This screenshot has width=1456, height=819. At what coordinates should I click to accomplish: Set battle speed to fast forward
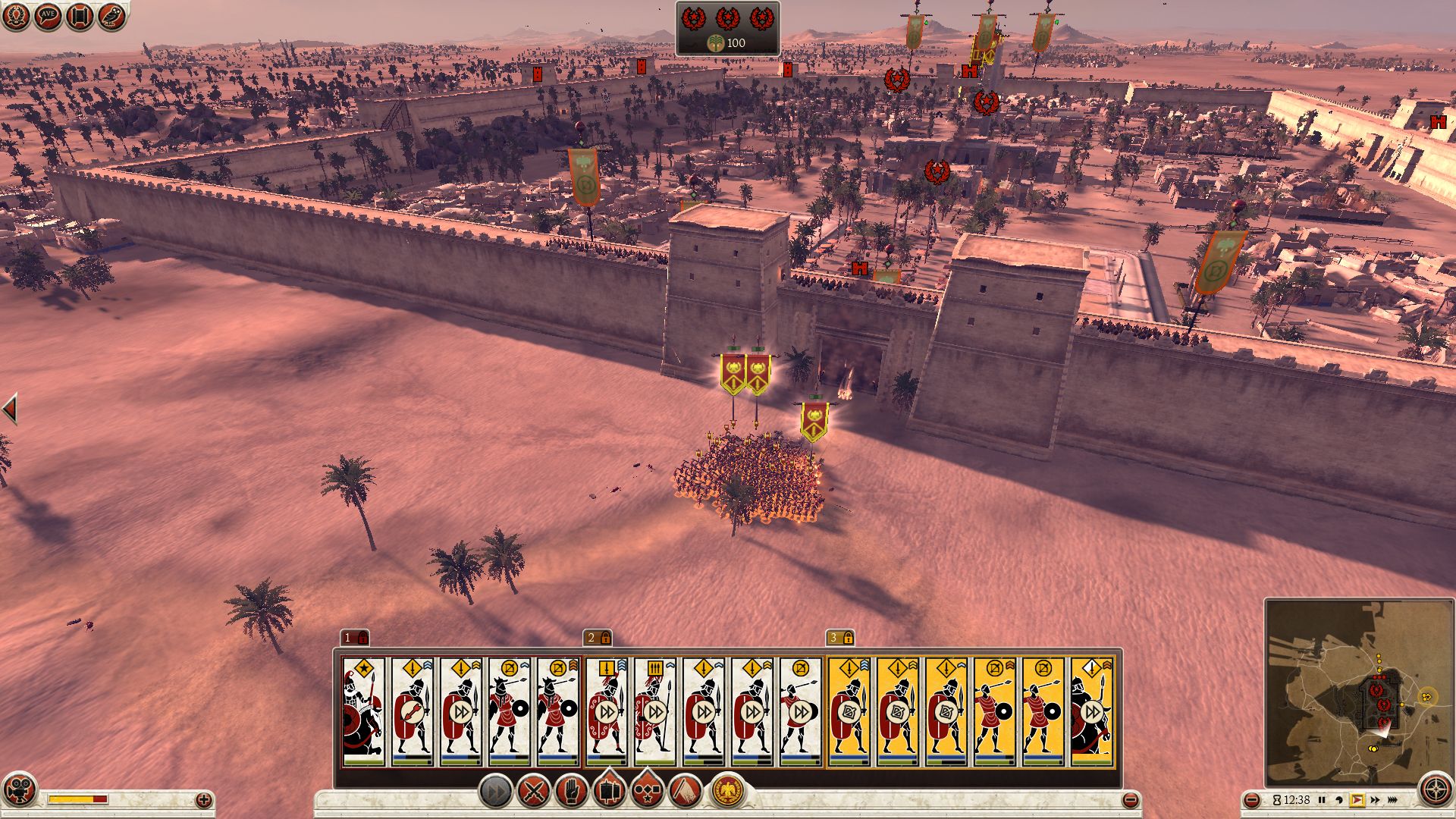[1375, 800]
